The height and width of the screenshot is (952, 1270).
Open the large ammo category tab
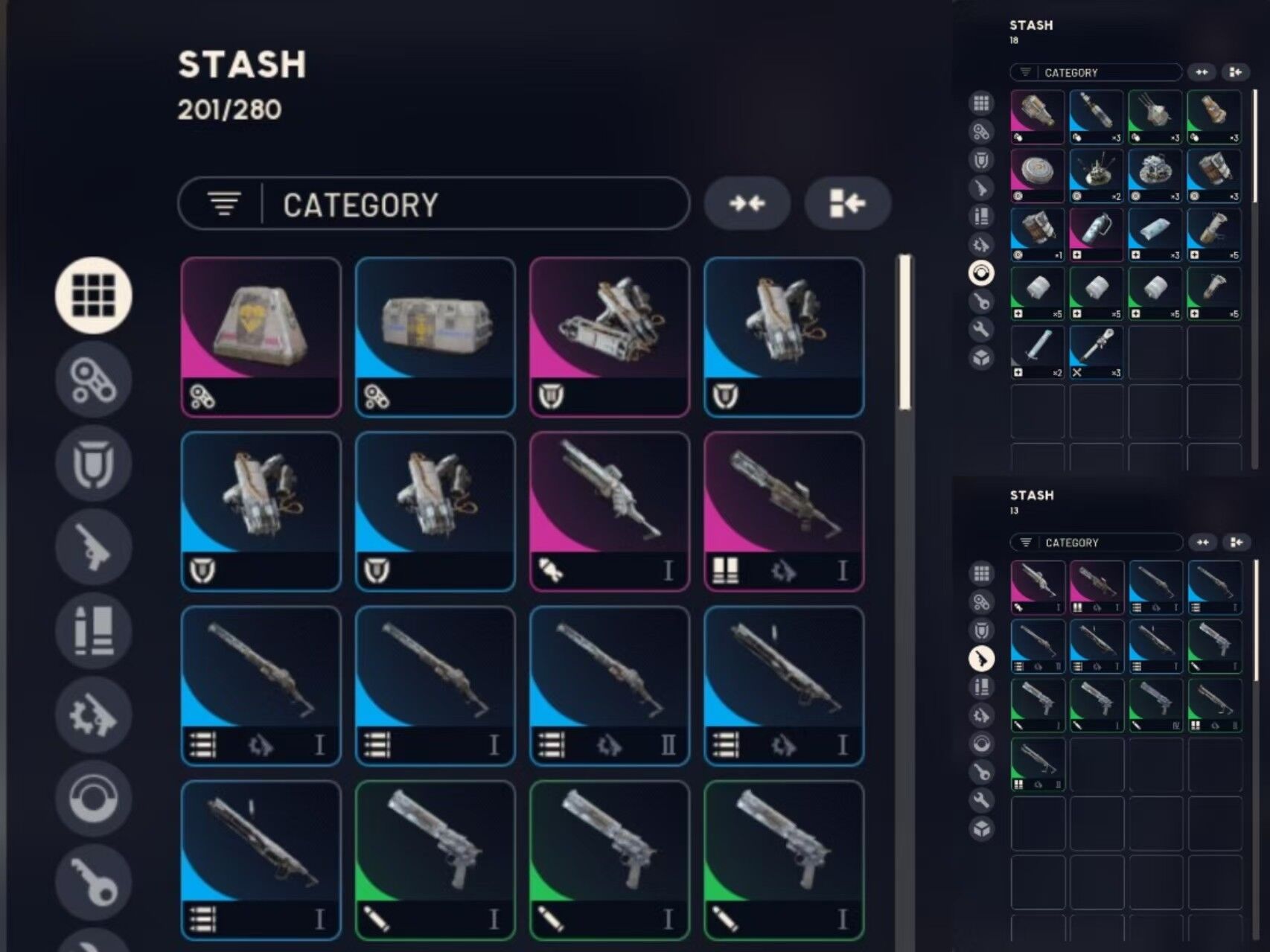click(x=94, y=631)
